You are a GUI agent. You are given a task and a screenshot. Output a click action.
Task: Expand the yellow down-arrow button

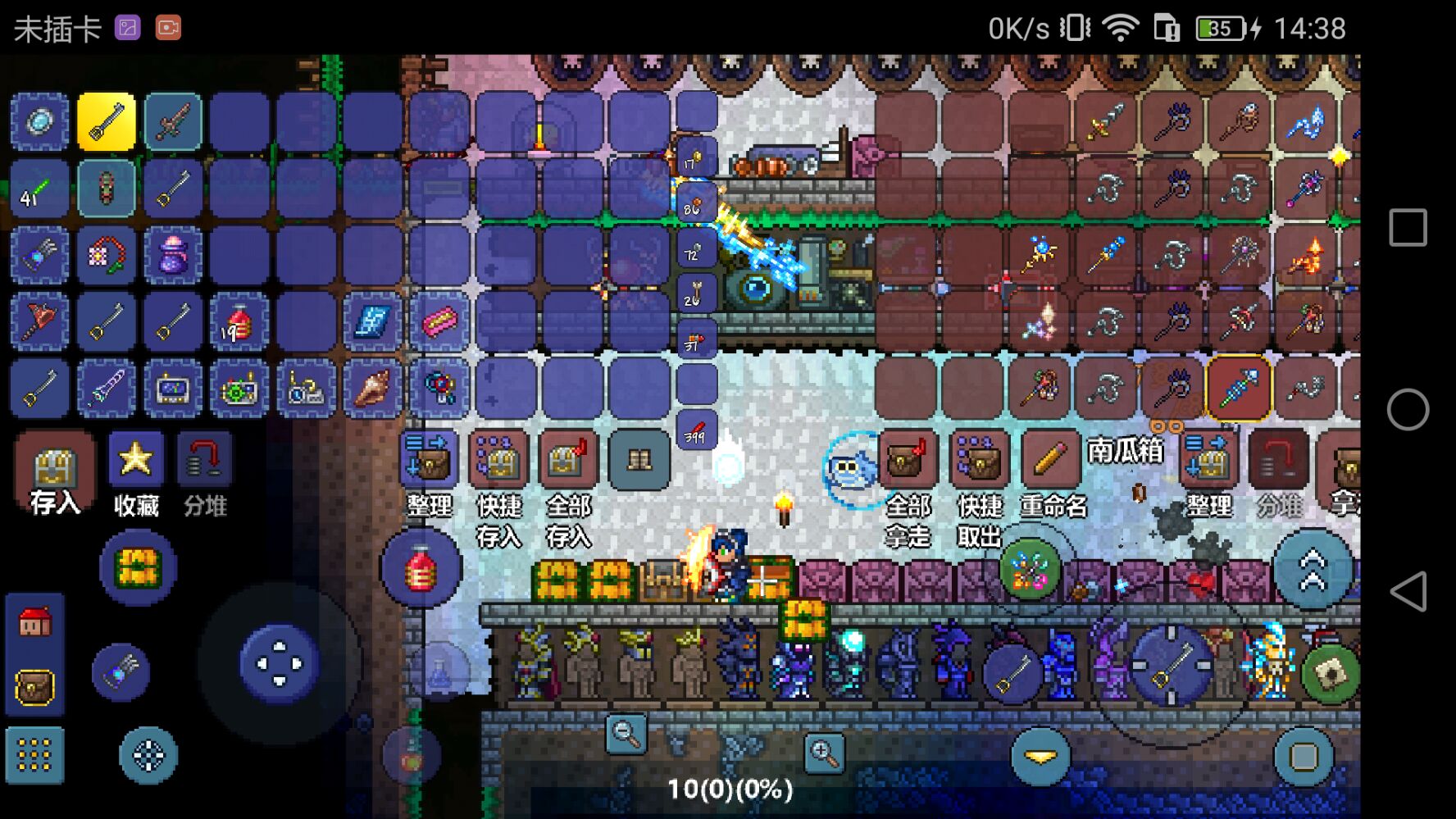coord(1040,757)
